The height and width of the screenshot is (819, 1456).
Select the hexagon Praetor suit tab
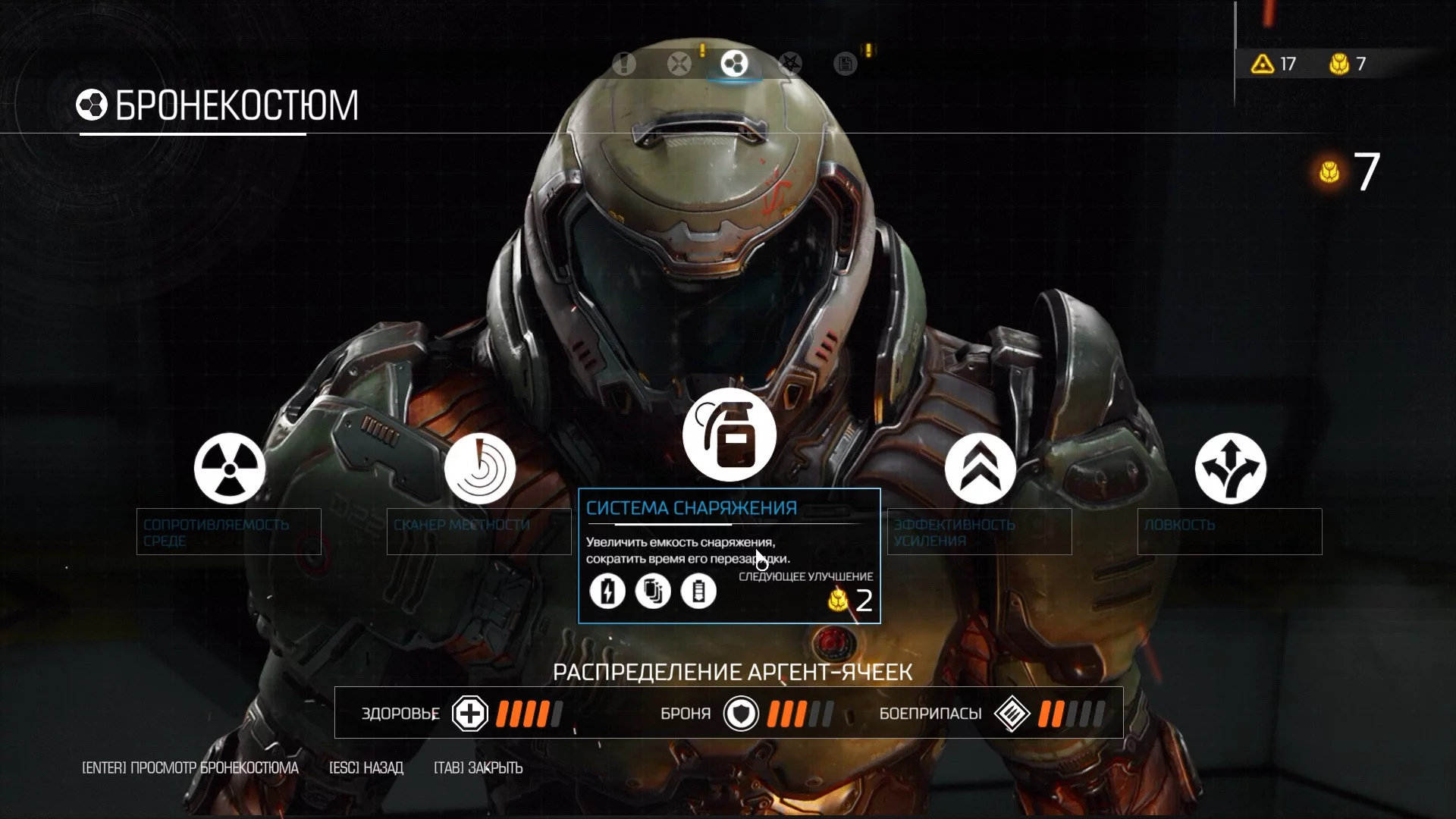click(x=734, y=64)
